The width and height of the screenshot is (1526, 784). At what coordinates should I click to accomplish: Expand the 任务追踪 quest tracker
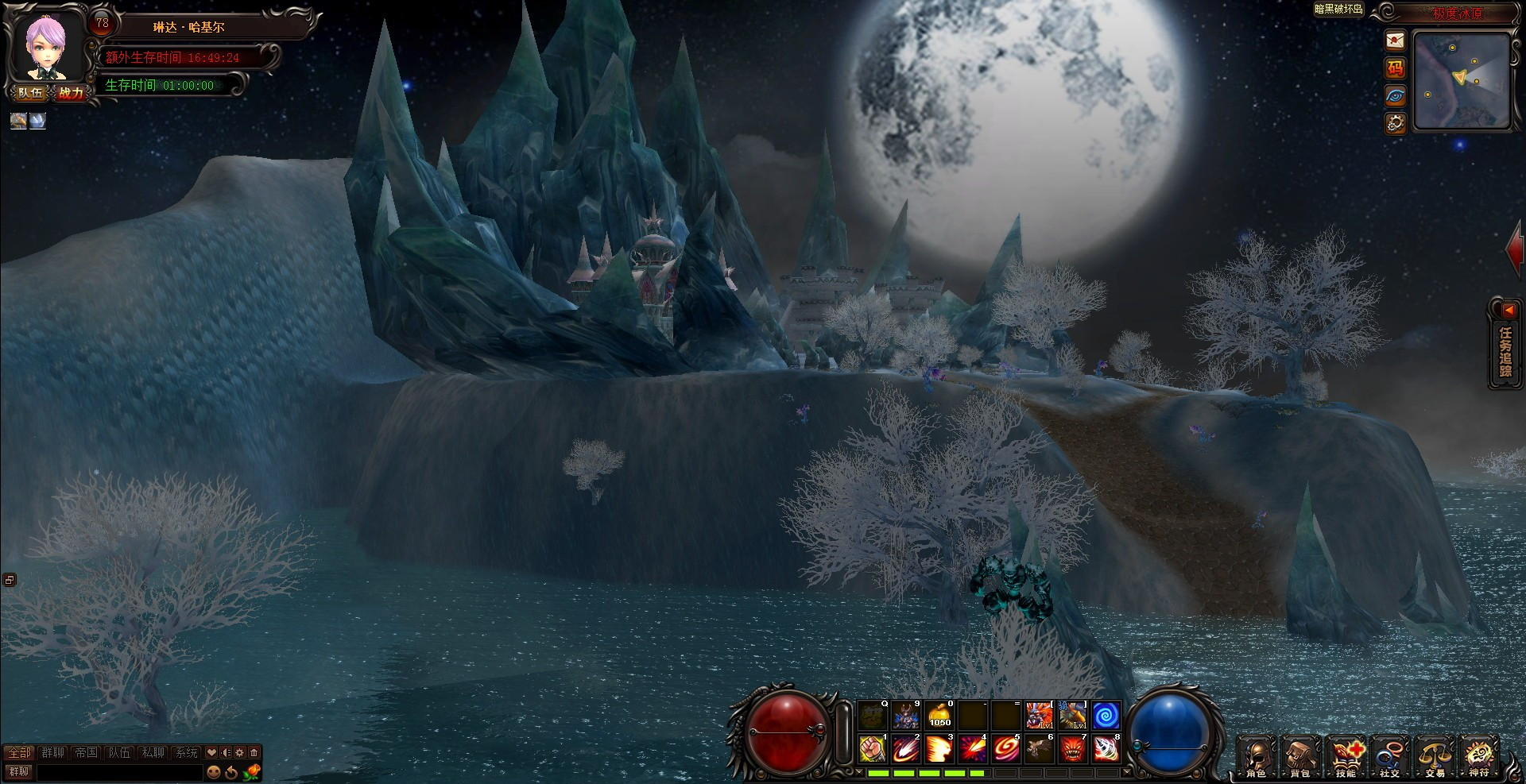pos(1505,346)
